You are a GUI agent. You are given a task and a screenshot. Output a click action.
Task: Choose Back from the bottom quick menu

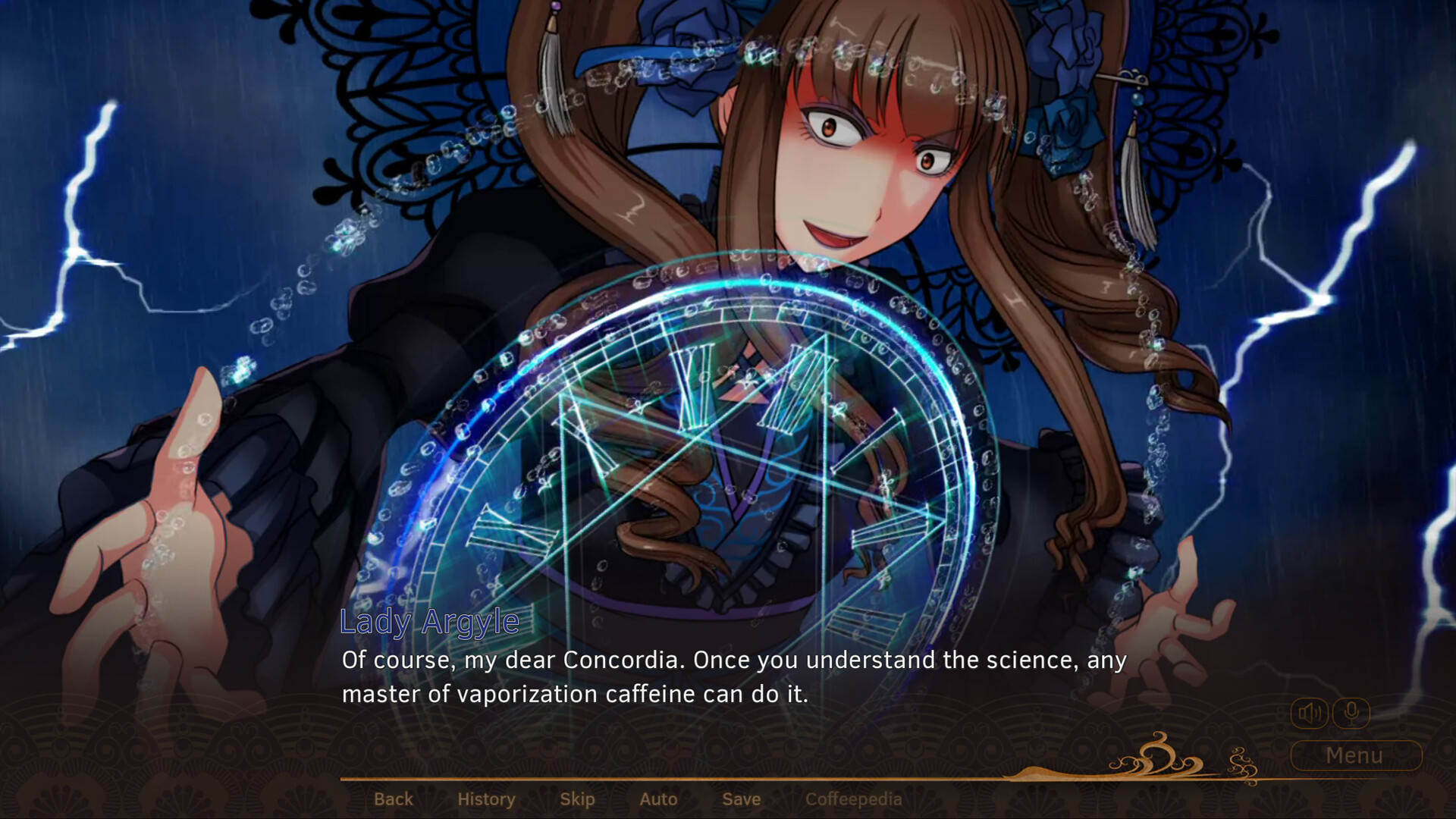394,799
